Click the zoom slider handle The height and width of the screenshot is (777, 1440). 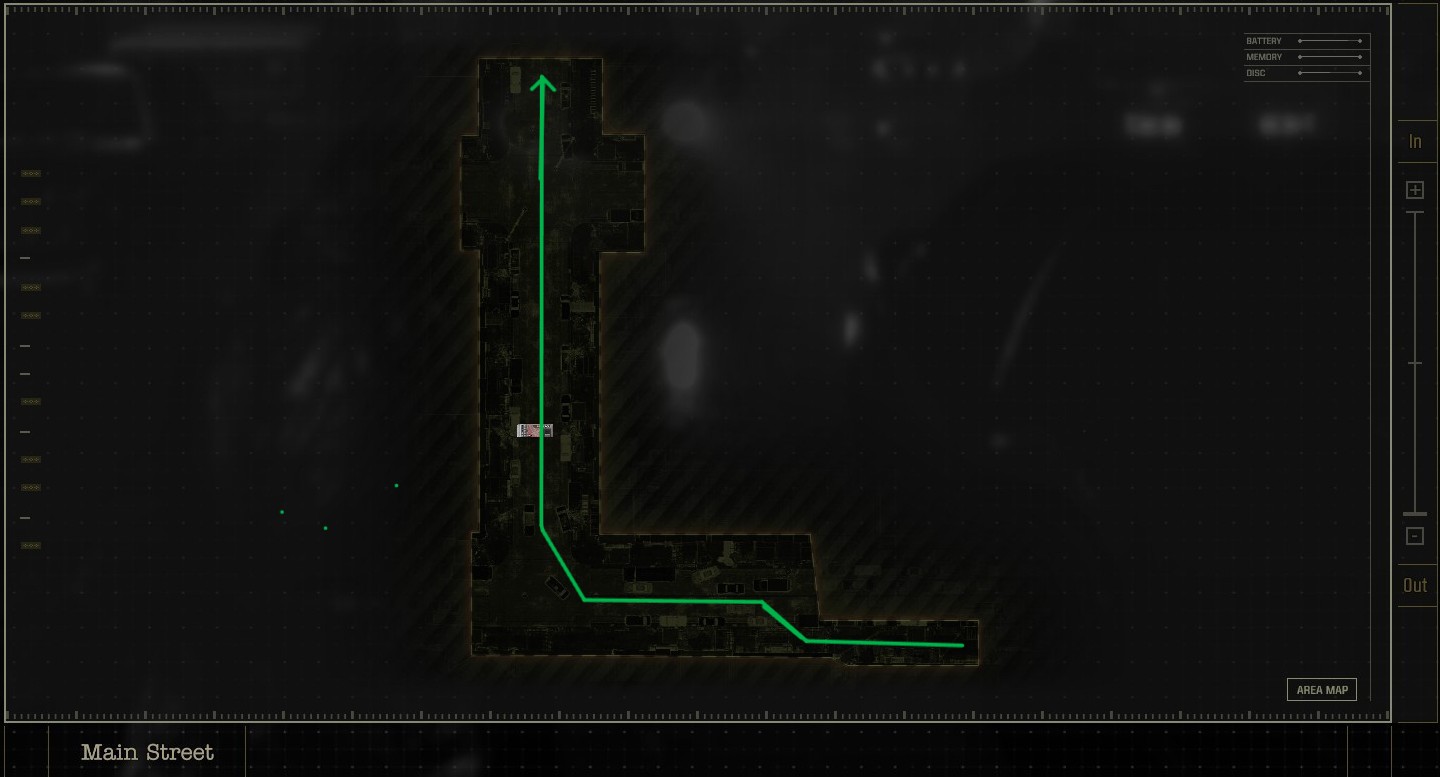point(1415,513)
